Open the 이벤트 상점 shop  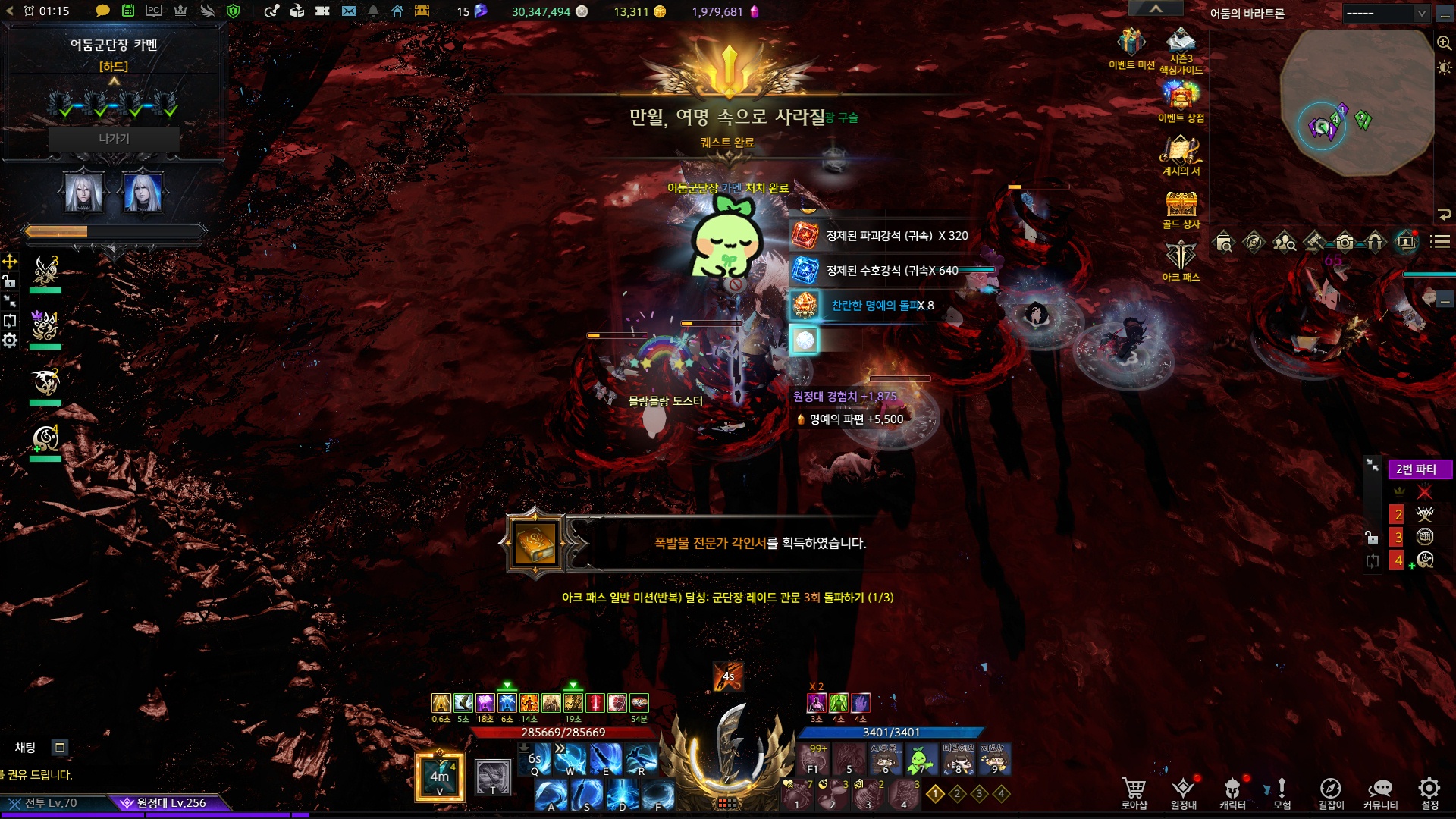point(1181,97)
